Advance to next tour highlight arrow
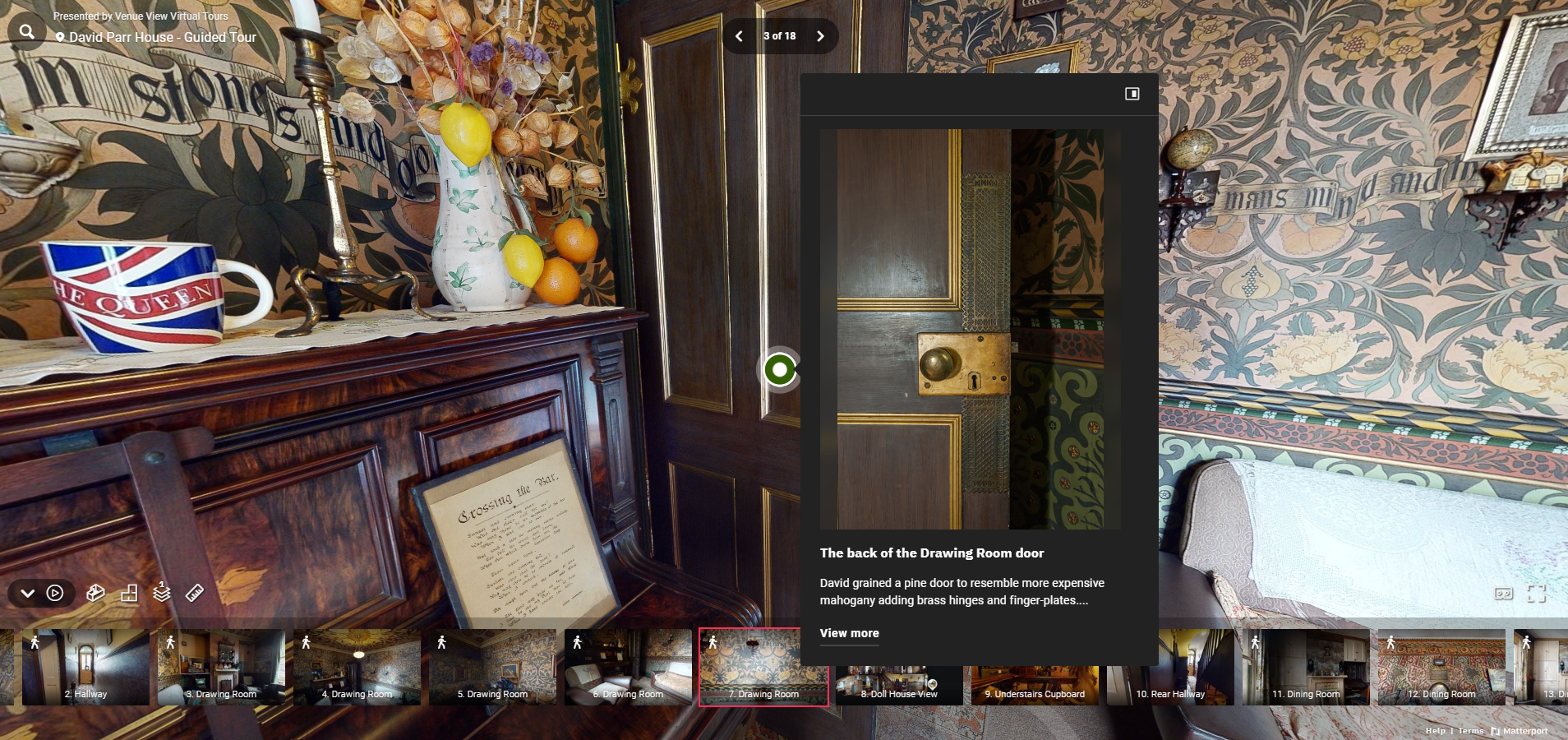This screenshot has width=1568, height=740. (820, 36)
